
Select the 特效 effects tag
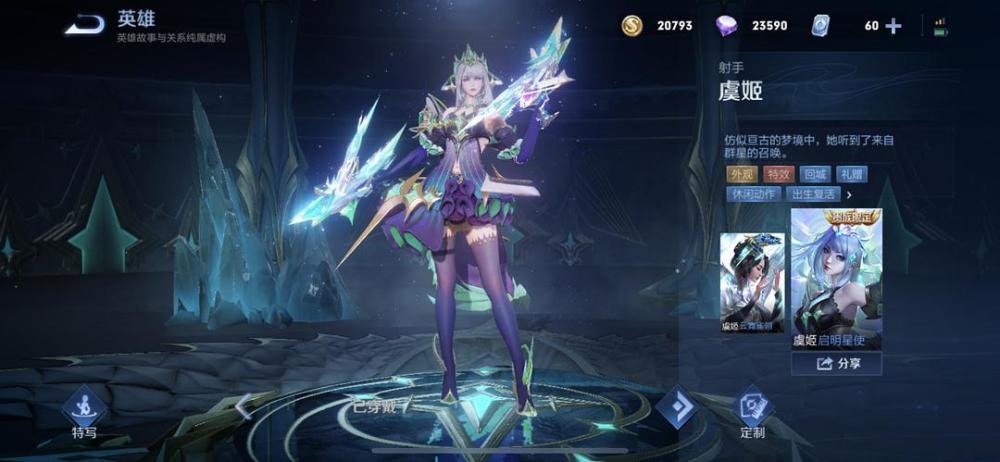778,174
